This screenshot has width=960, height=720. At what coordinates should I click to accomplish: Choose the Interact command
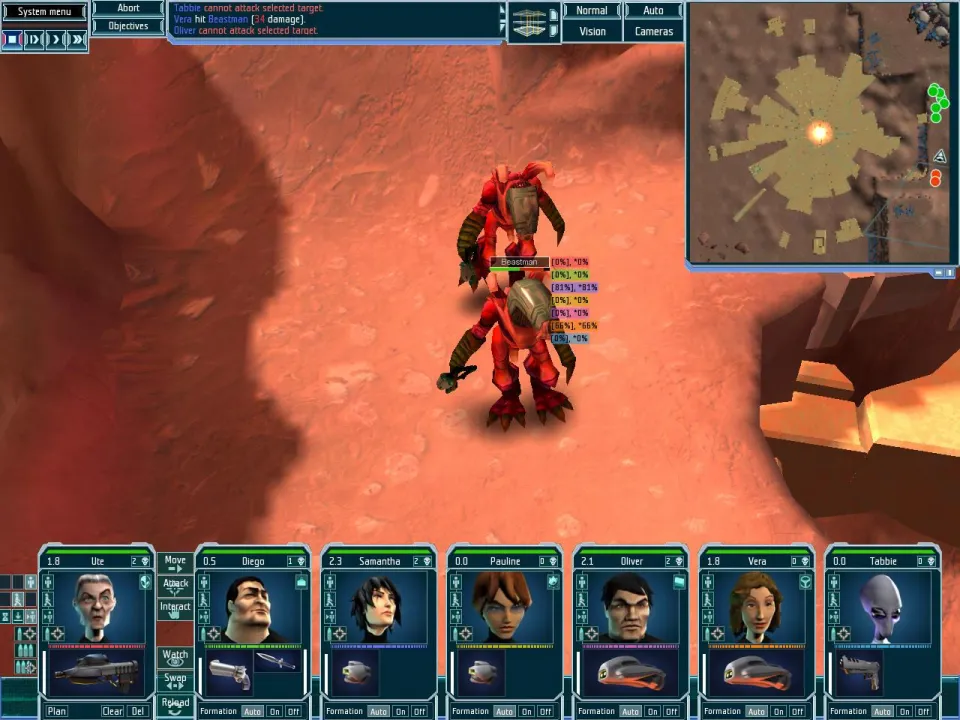(x=175, y=608)
